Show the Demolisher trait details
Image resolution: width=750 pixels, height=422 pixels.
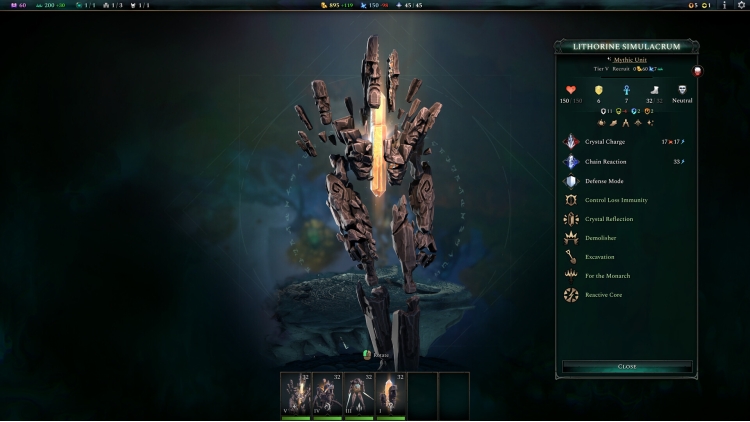coord(603,238)
